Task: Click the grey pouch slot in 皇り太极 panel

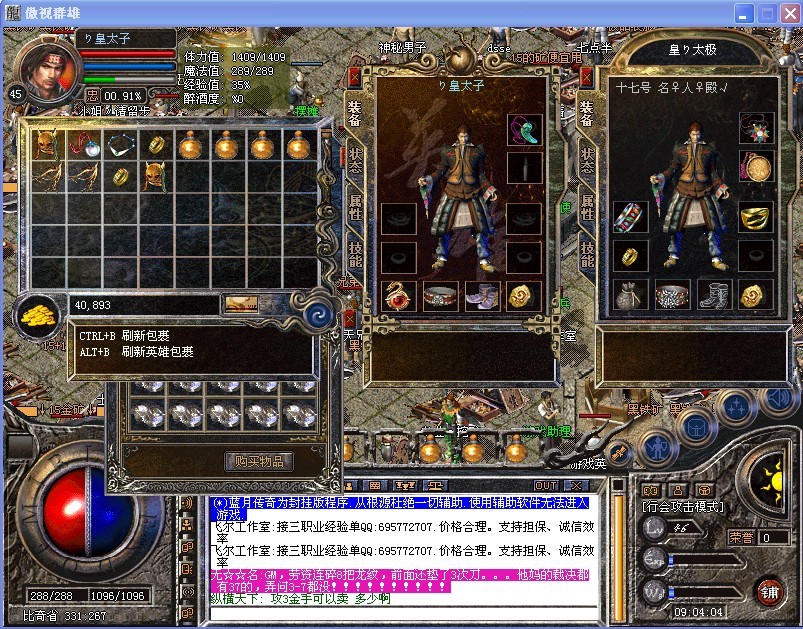Action: [x=630, y=295]
